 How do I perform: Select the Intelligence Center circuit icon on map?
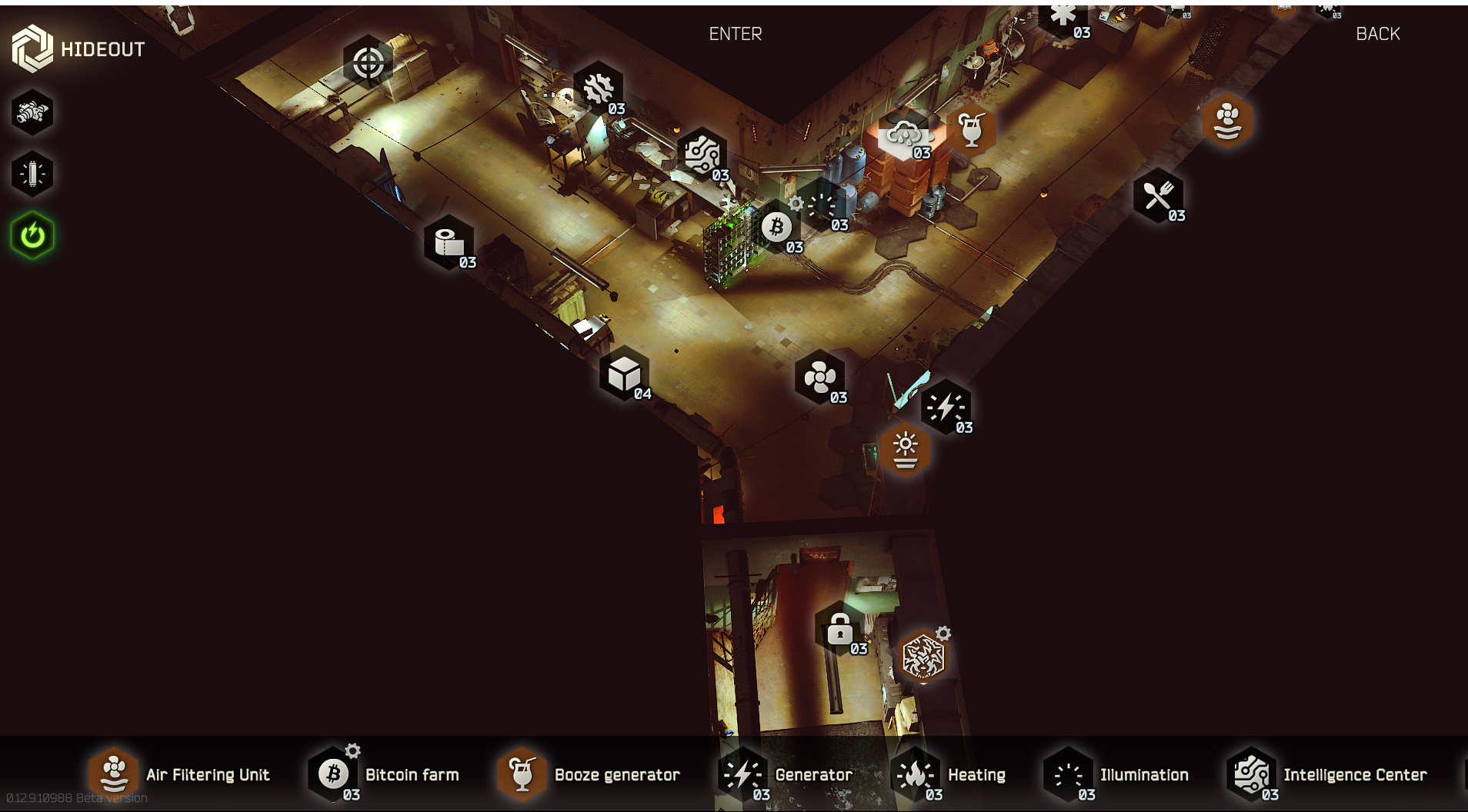pos(702,155)
